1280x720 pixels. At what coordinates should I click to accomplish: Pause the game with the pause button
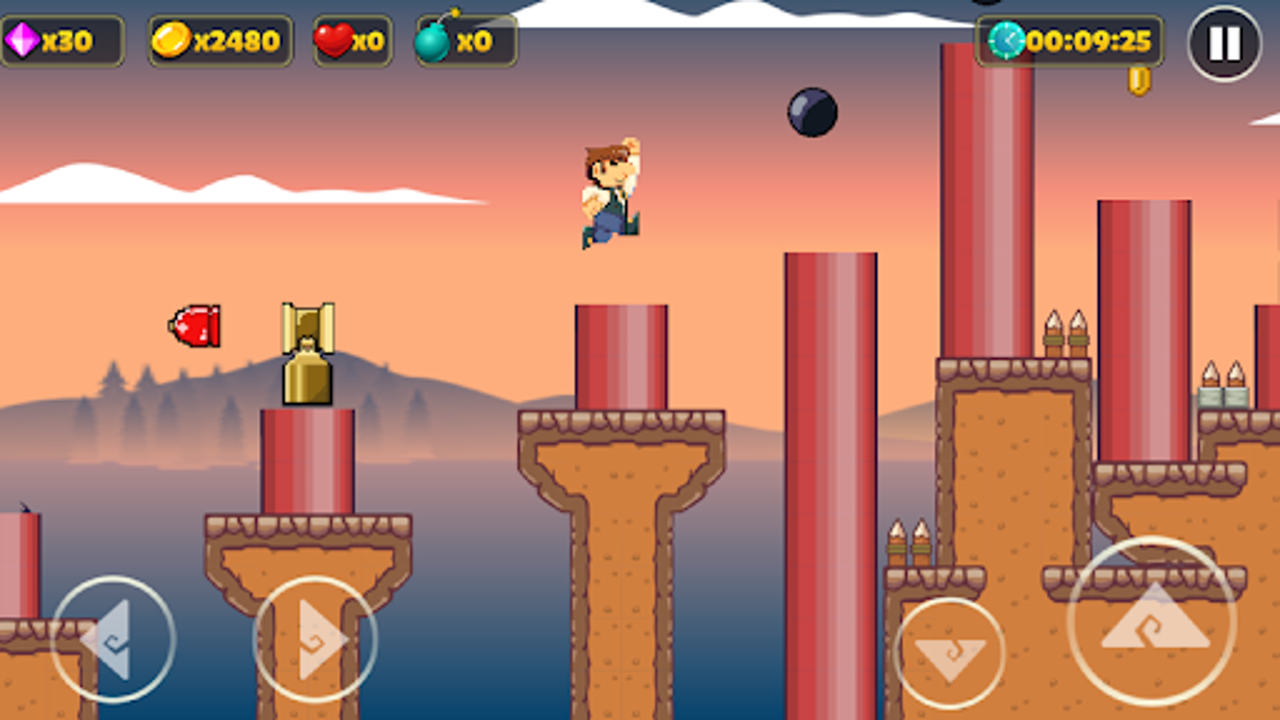pos(1222,42)
